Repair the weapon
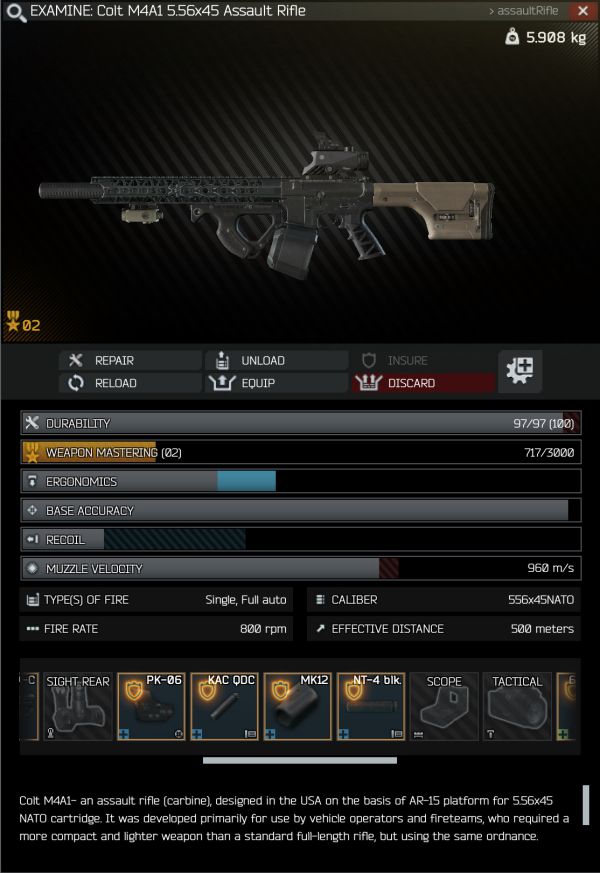The height and width of the screenshot is (873, 600). point(130,360)
